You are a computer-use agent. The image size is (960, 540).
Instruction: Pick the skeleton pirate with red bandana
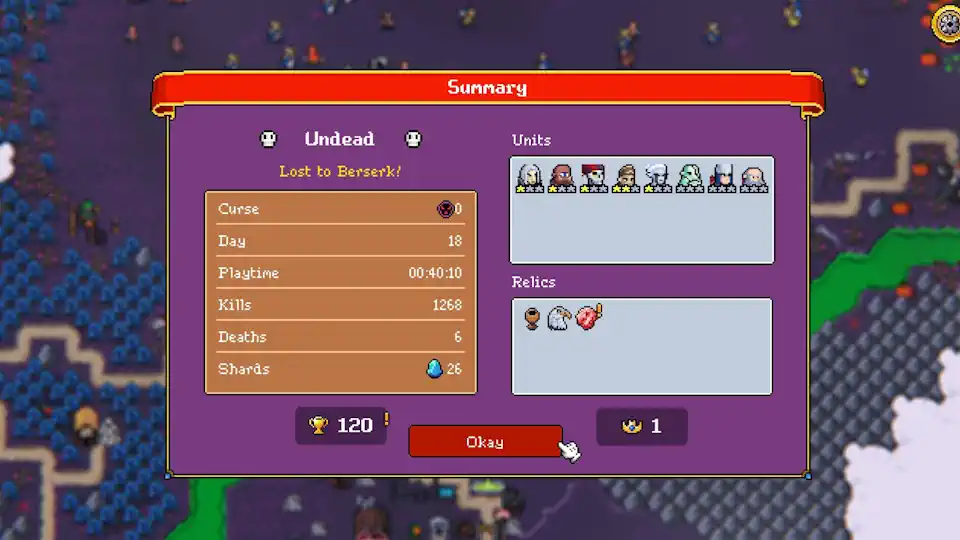tap(594, 177)
